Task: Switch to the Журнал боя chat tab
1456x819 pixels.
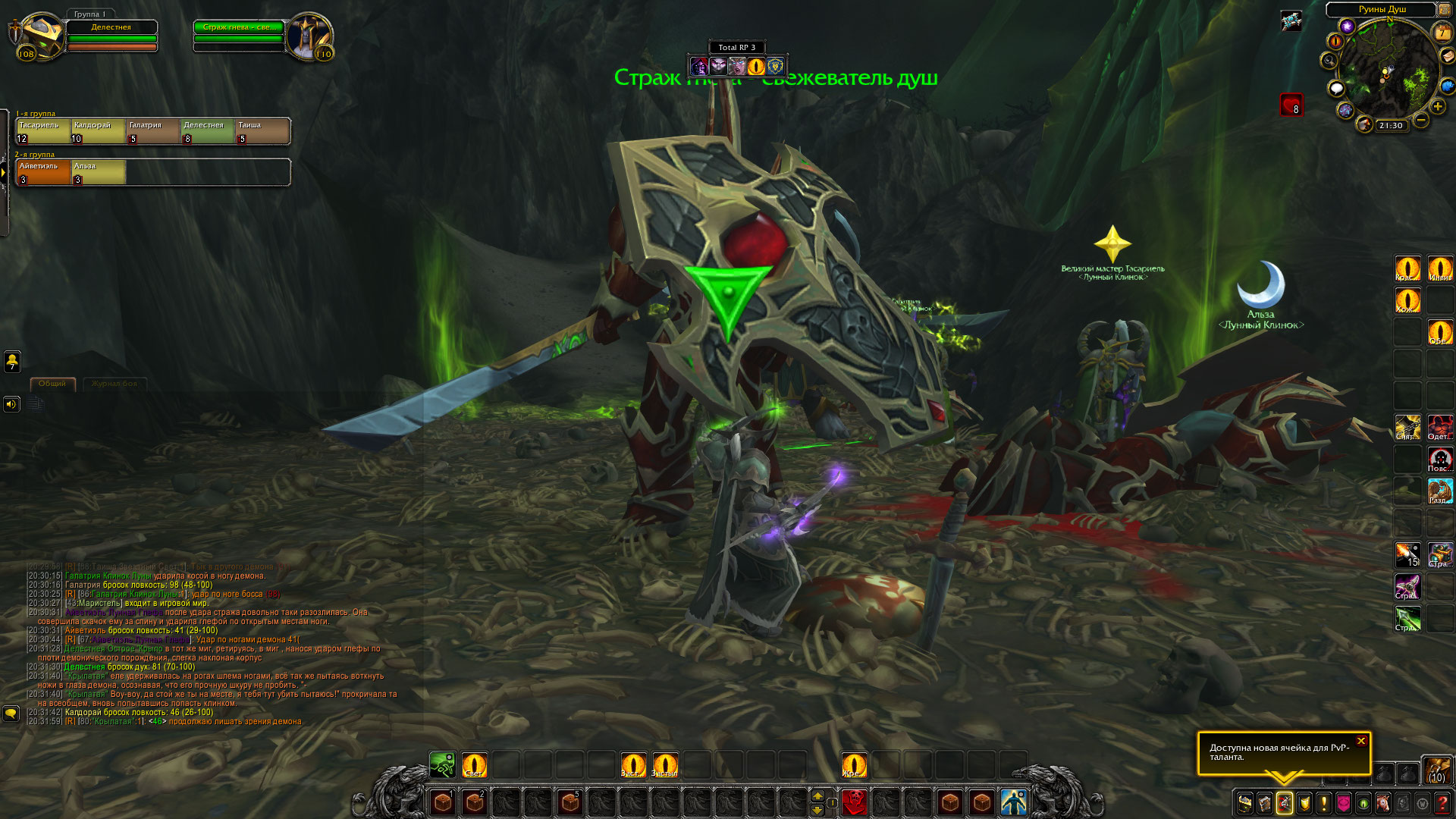Action: 115,384
